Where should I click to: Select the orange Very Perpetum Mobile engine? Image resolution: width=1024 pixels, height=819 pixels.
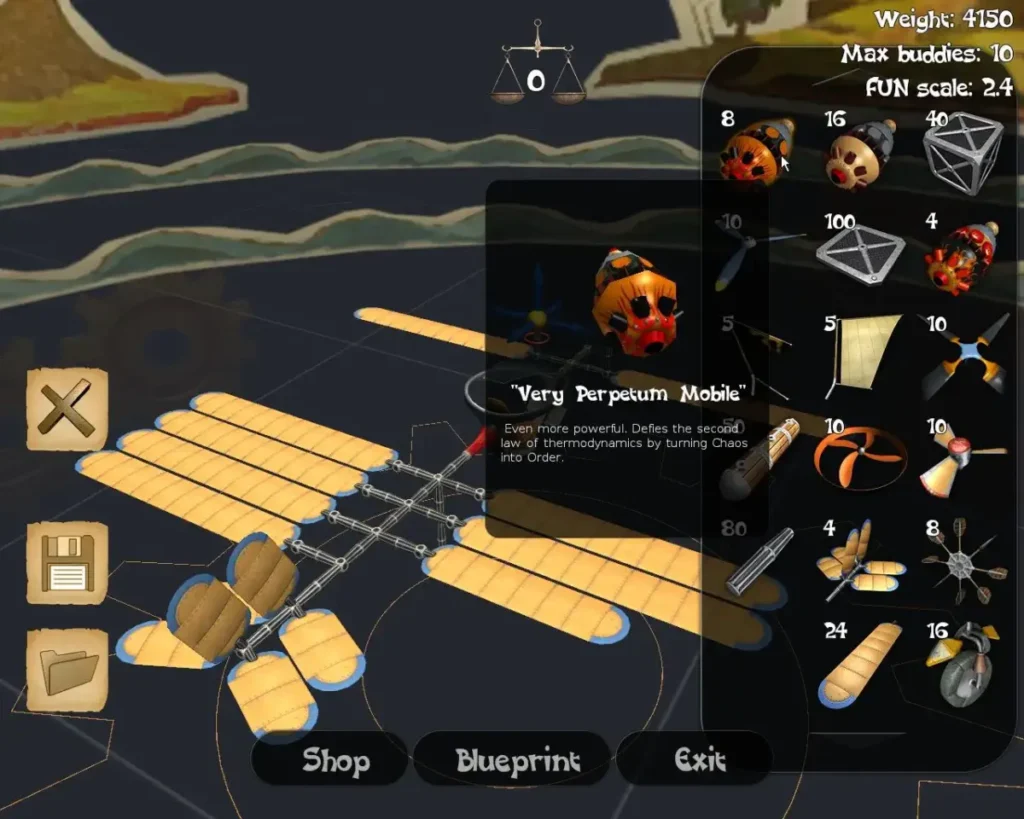(x=757, y=152)
